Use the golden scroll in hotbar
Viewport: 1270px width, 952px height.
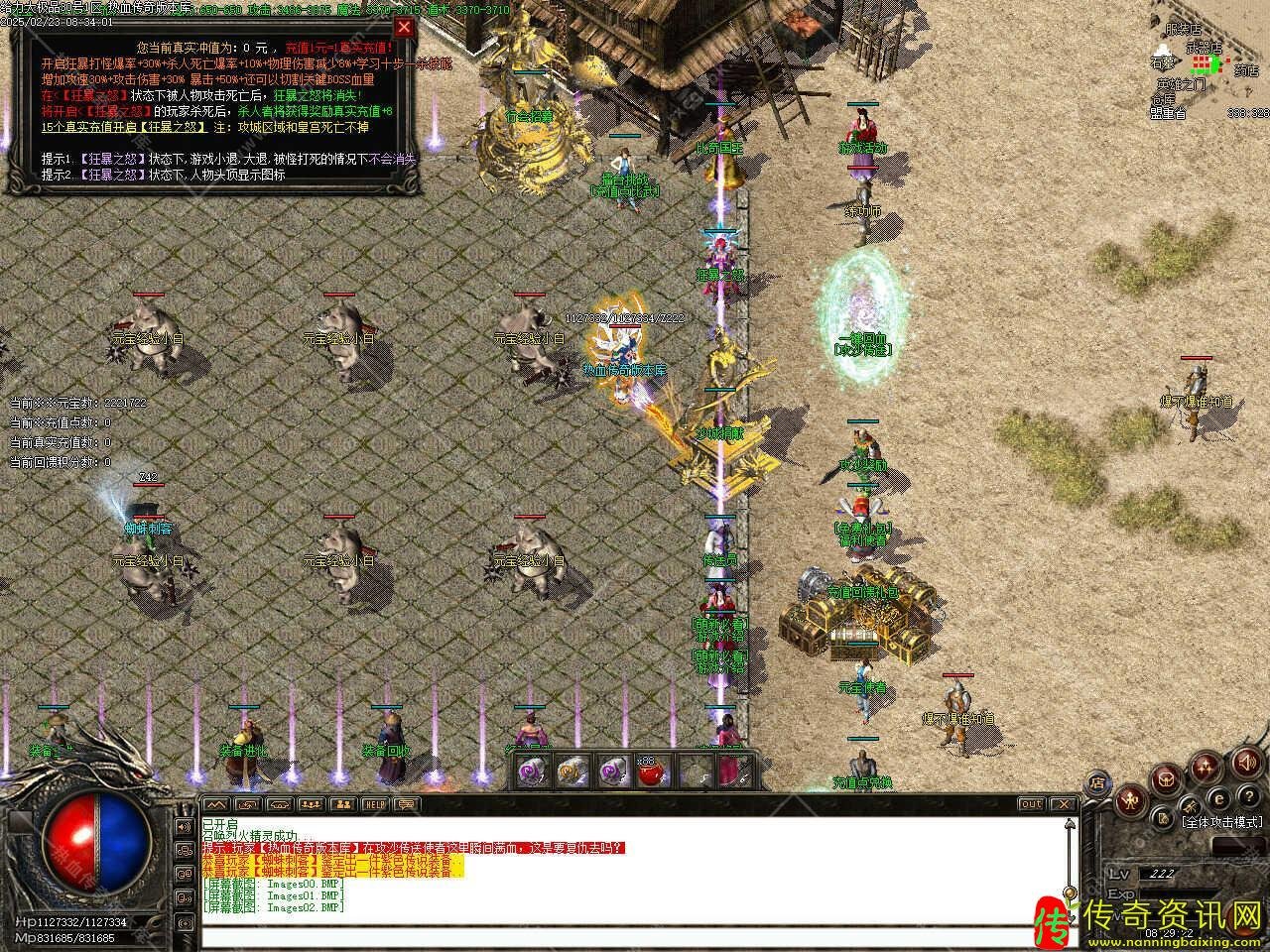(571, 771)
